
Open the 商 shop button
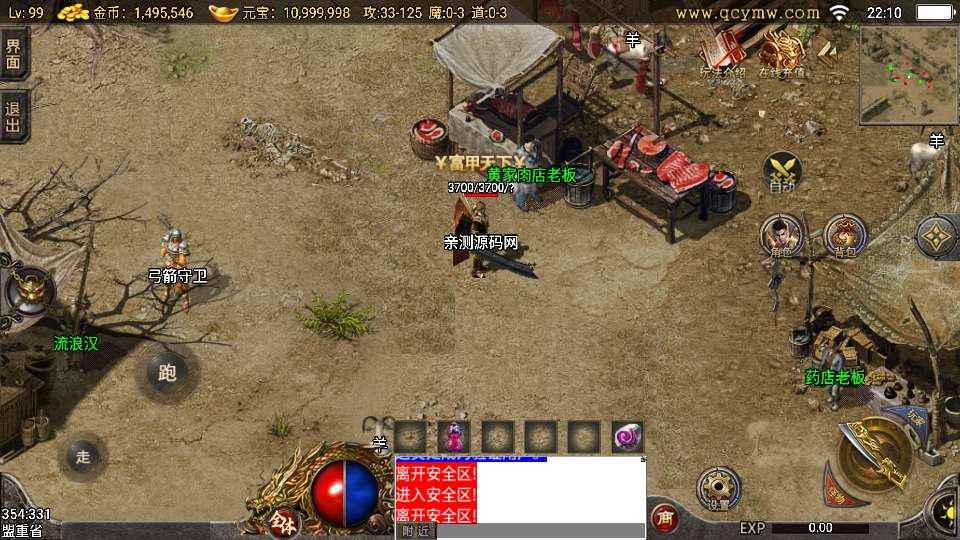click(663, 517)
